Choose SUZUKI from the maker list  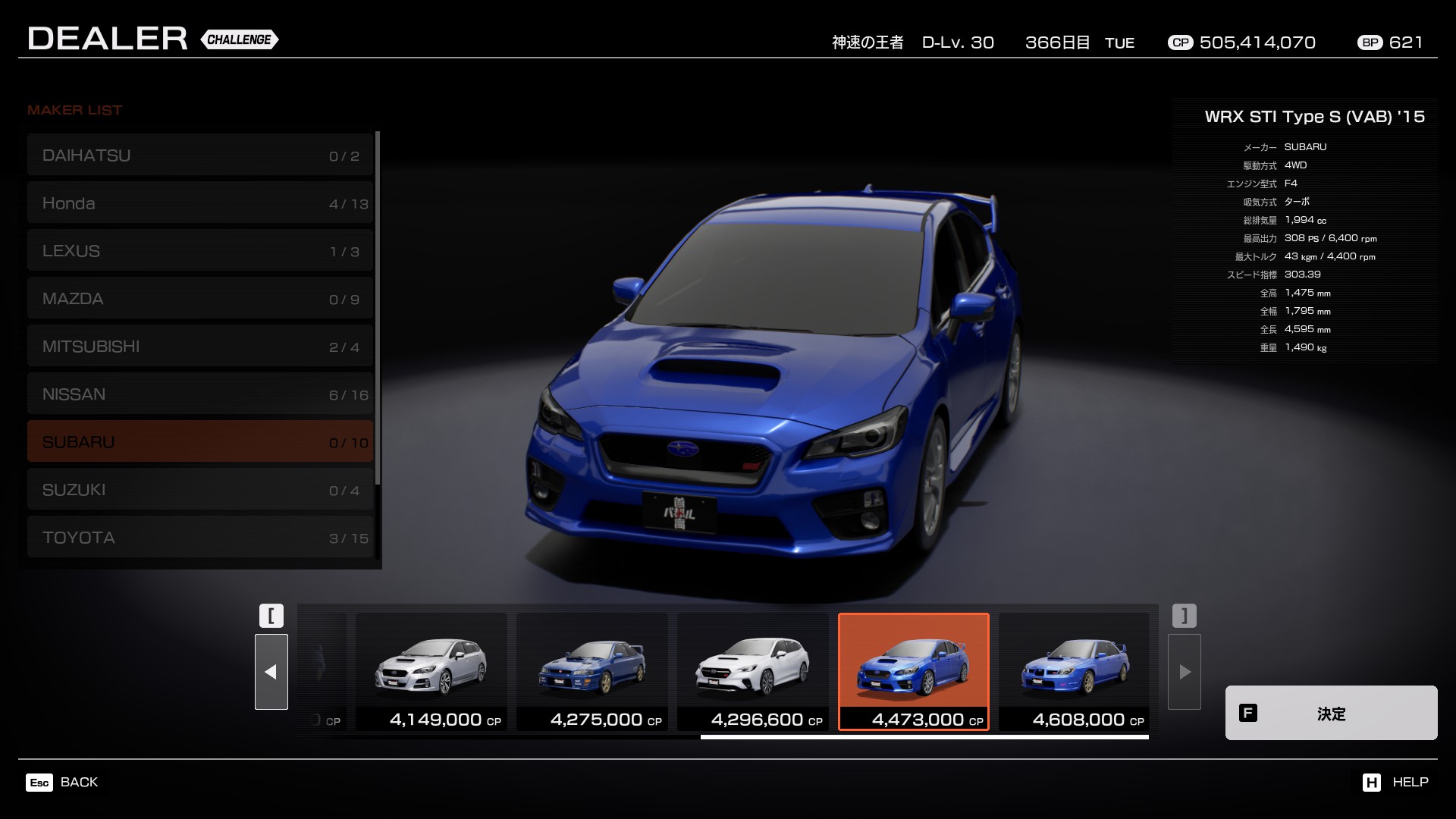pyautogui.click(x=200, y=490)
